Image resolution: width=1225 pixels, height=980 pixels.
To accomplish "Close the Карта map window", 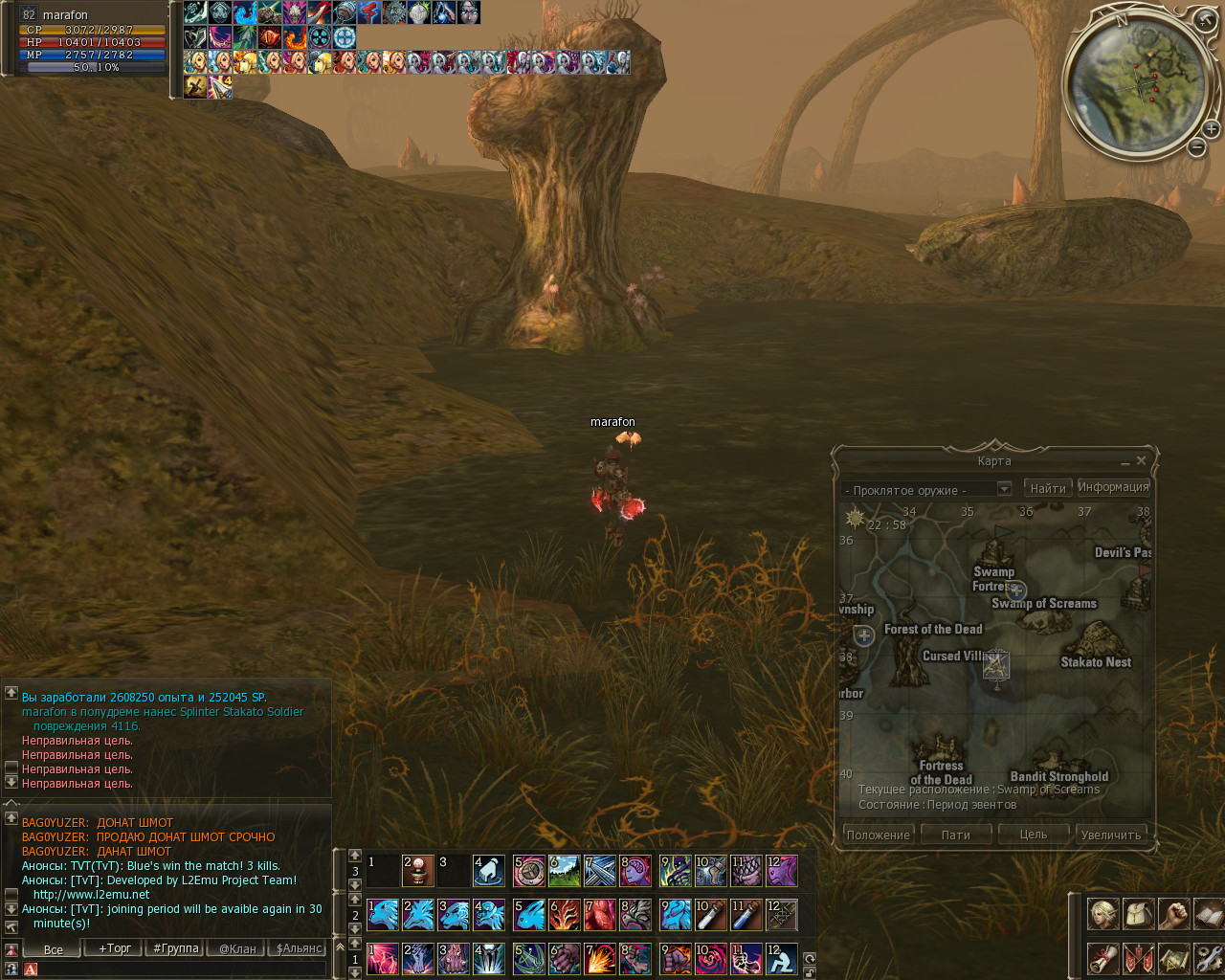I will (1141, 461).
